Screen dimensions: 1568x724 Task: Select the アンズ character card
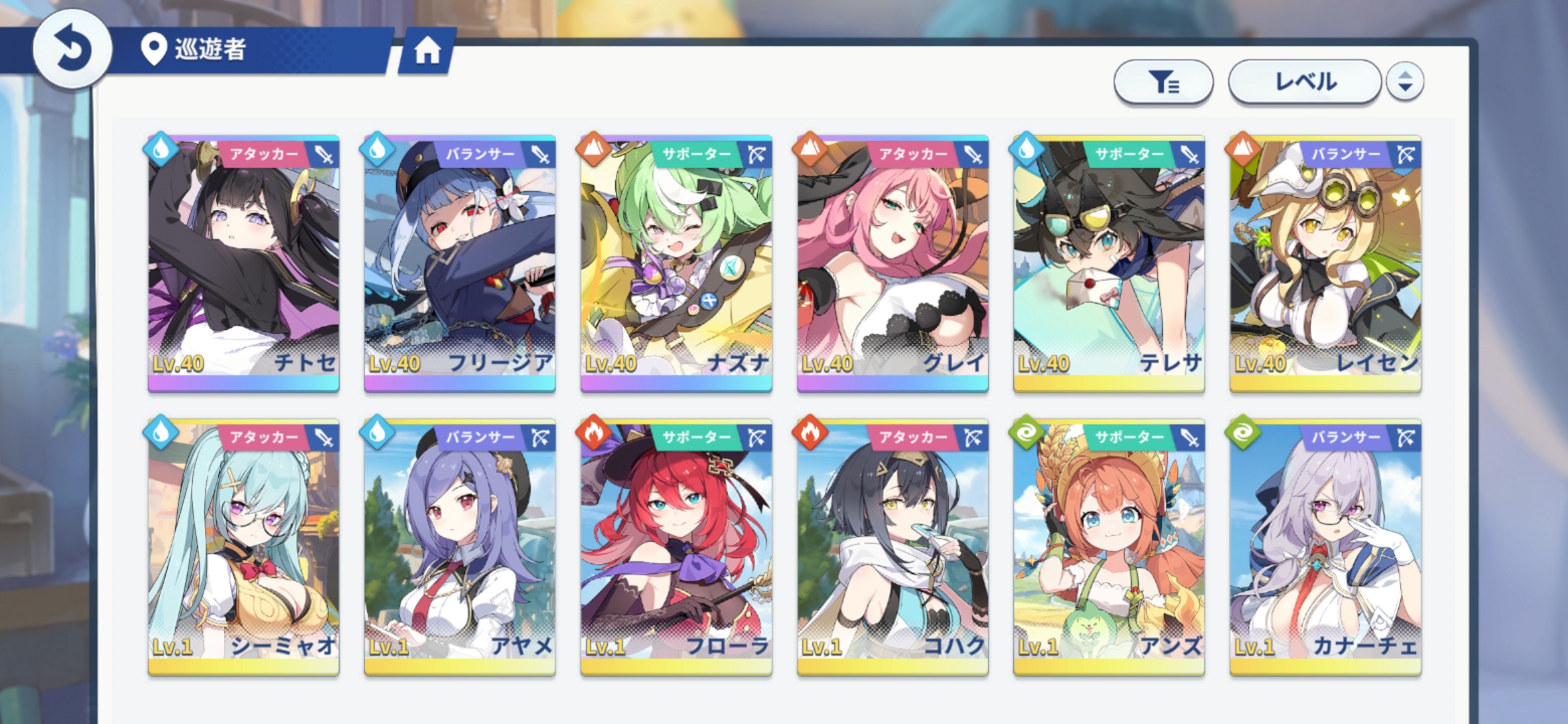(x=1109, y=546)
